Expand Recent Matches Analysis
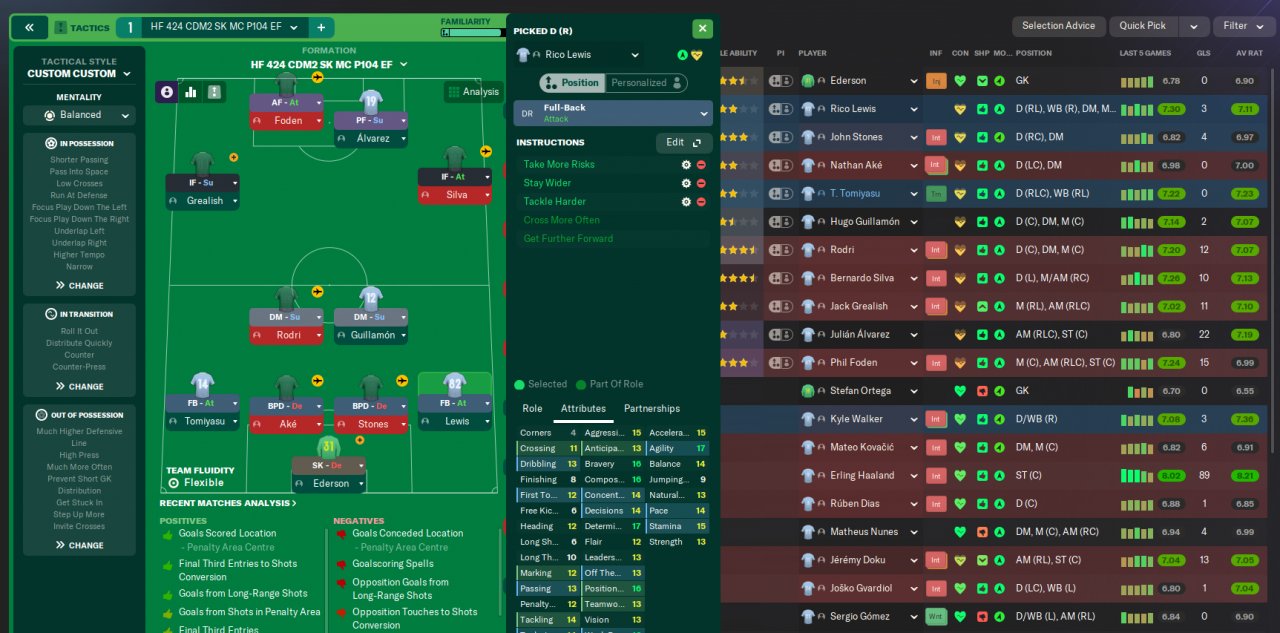Image resolution: width=1280 pixels, height=633 pixels. point(228,503)
